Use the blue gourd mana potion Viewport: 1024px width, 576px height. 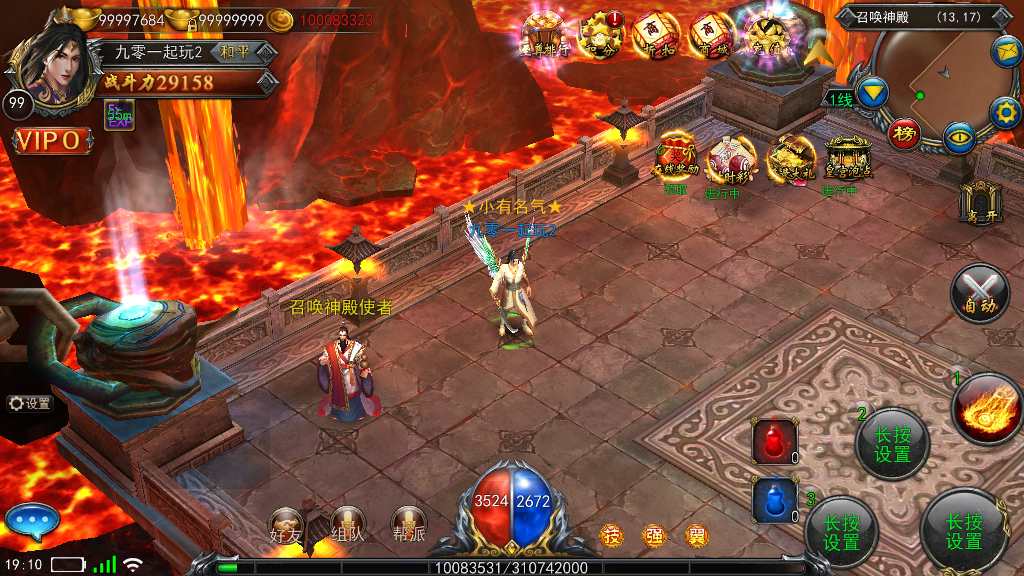pos(775,500)
